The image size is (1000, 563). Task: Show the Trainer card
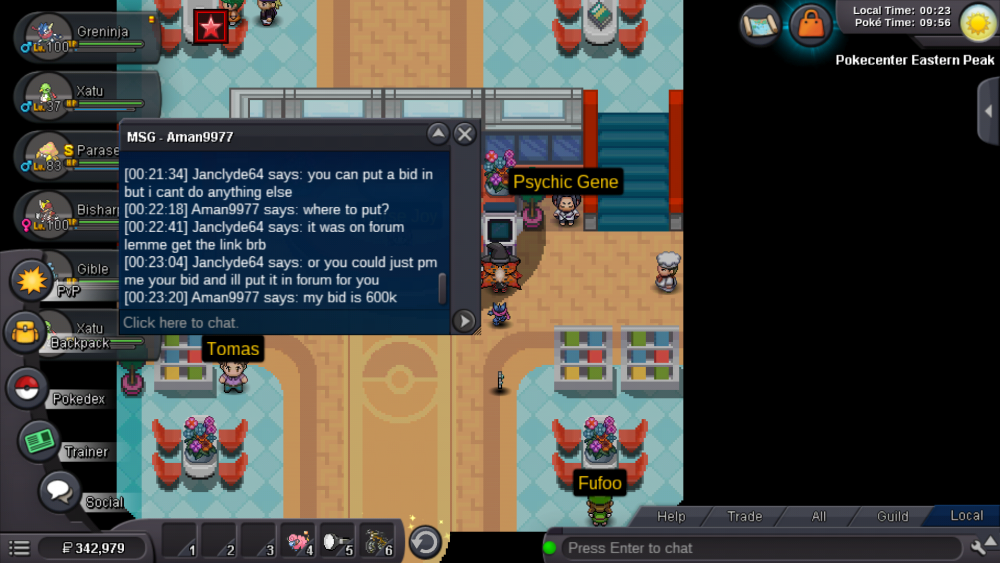[x=40, y=441]
